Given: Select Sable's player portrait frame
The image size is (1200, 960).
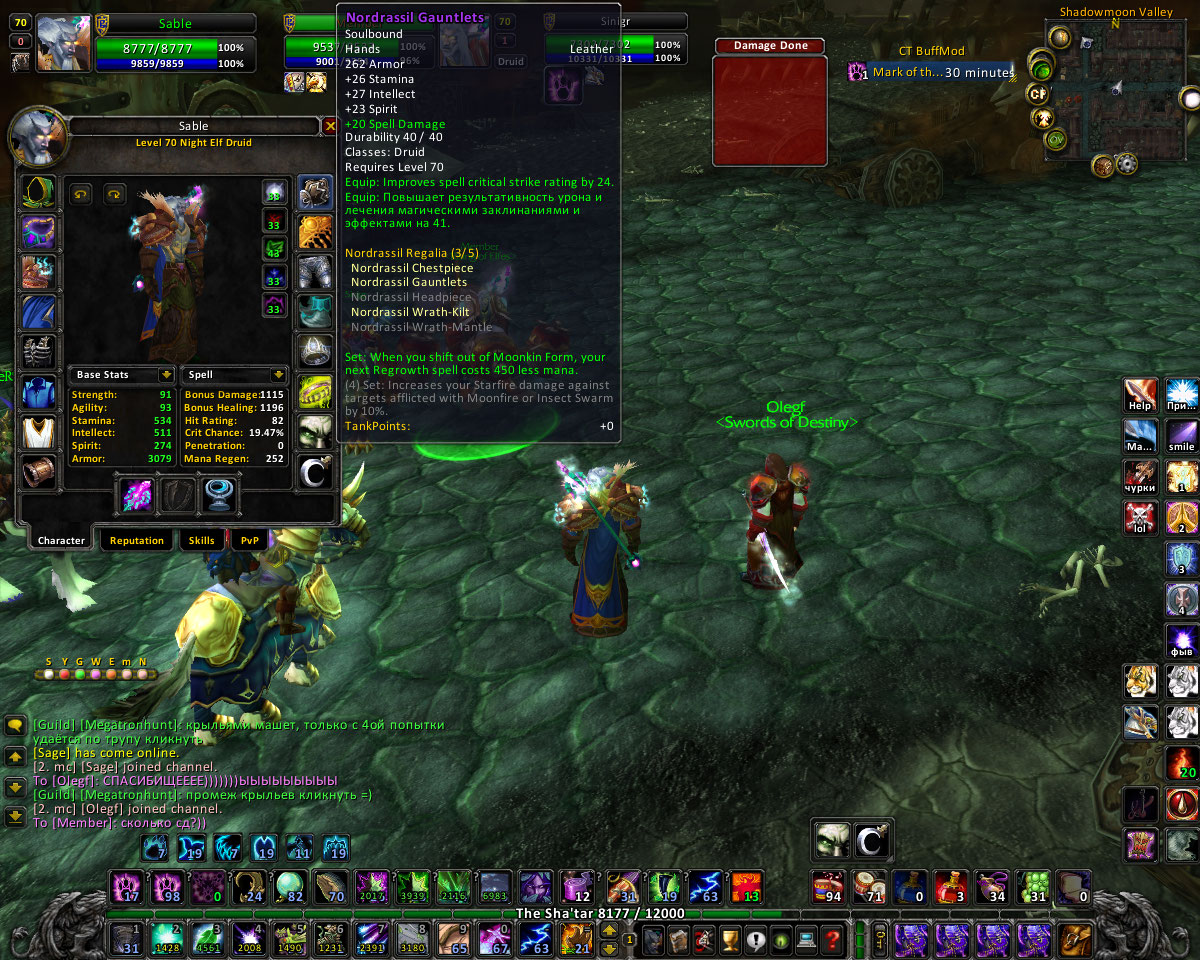Looking at the screenshot, I should click(x=64, y=44).
